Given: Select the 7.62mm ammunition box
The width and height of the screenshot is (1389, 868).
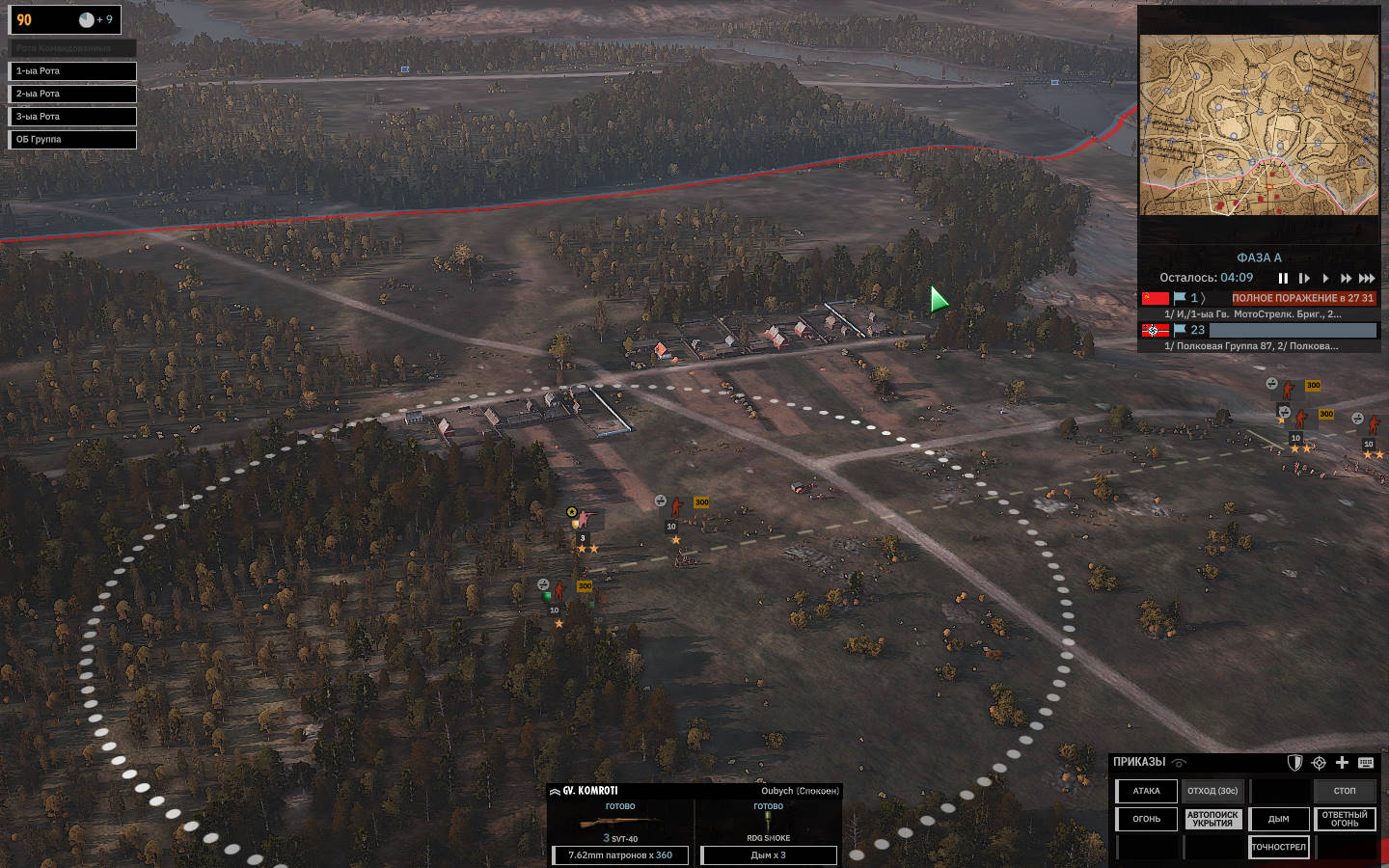Looking at the screenshot, I should point(620,855).
